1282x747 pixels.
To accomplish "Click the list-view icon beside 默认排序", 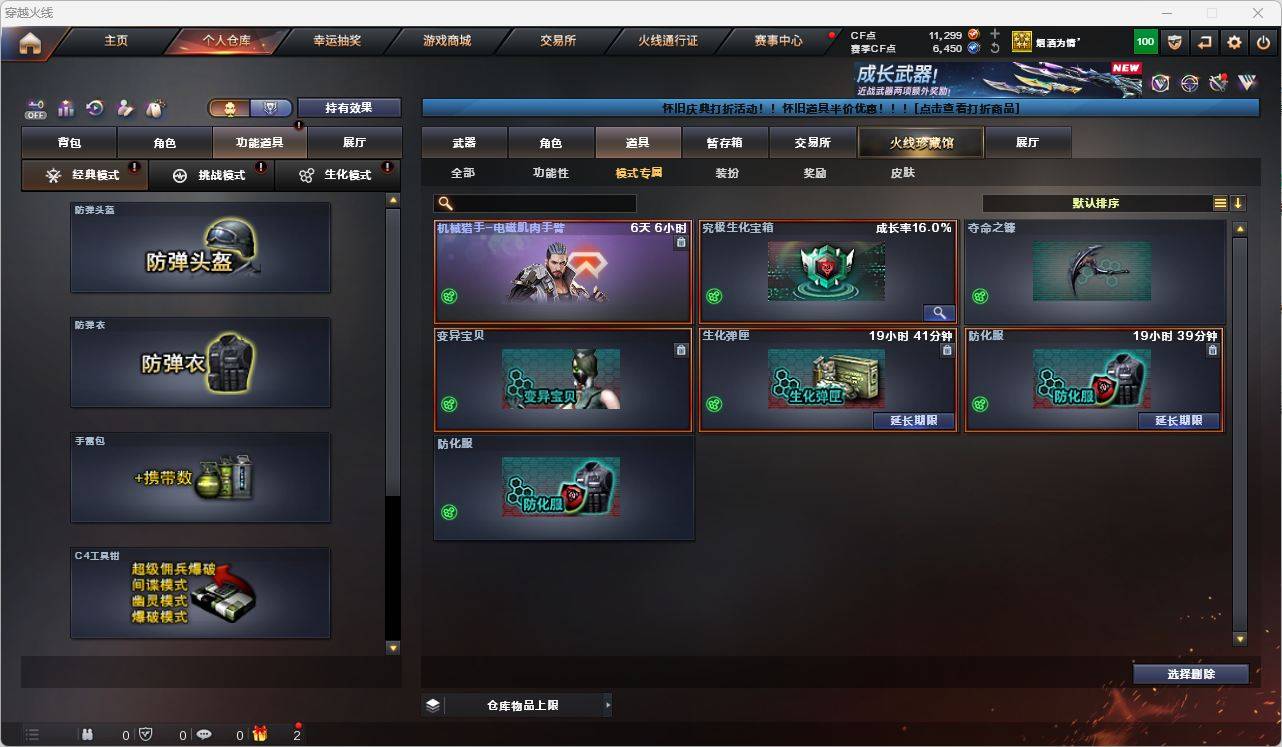I will click(x=1219, y=203).
